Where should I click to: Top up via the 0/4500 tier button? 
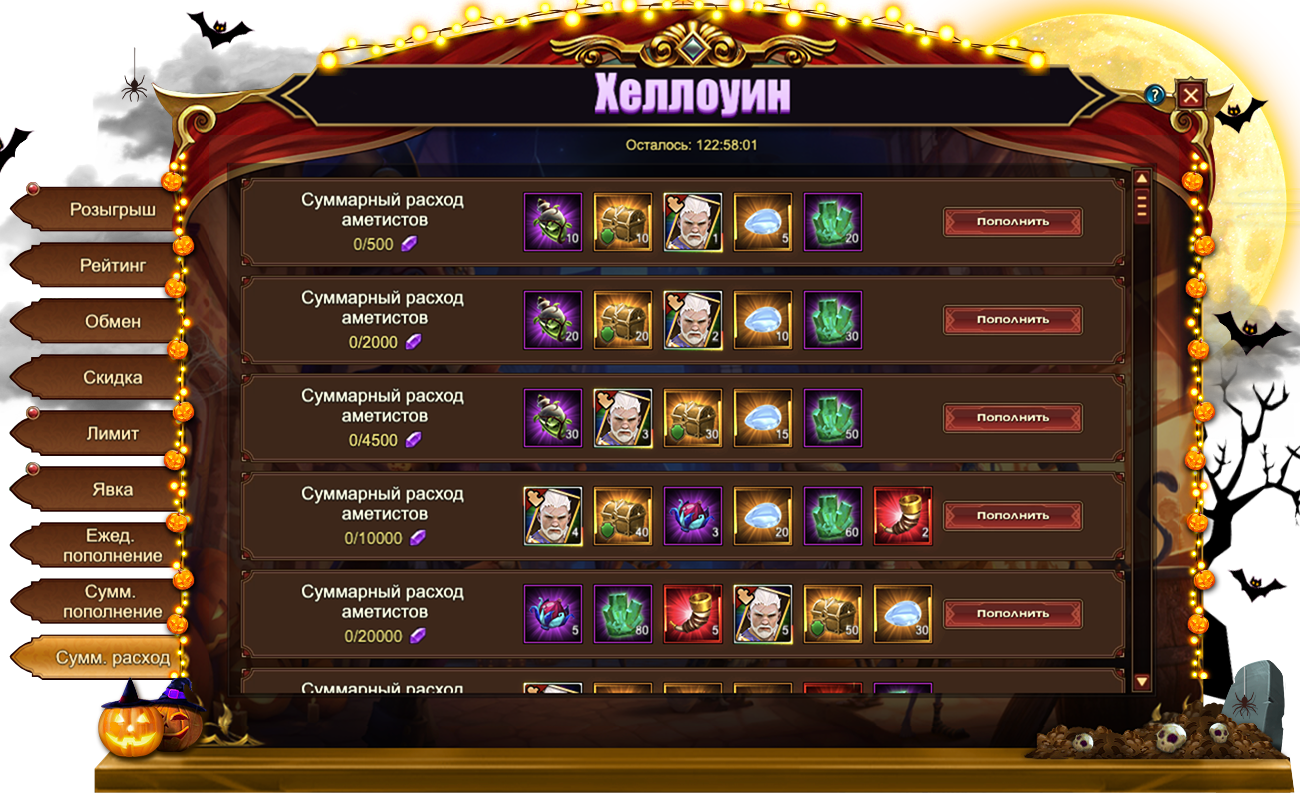(x=1012, y=418)
